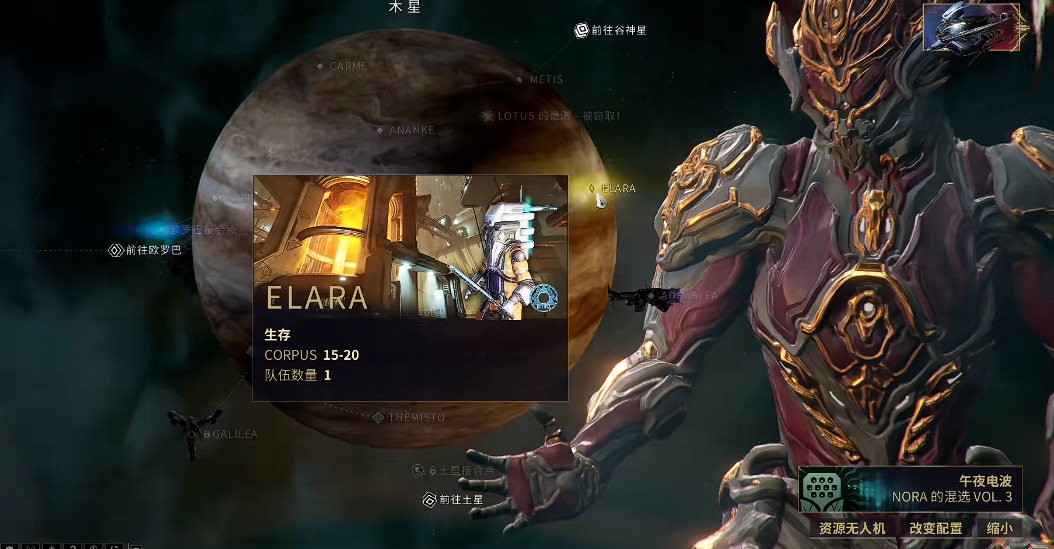Screen dimensions: 1054x549
Task: Choose the CARME mission node
Action: (x=322, y=66)
